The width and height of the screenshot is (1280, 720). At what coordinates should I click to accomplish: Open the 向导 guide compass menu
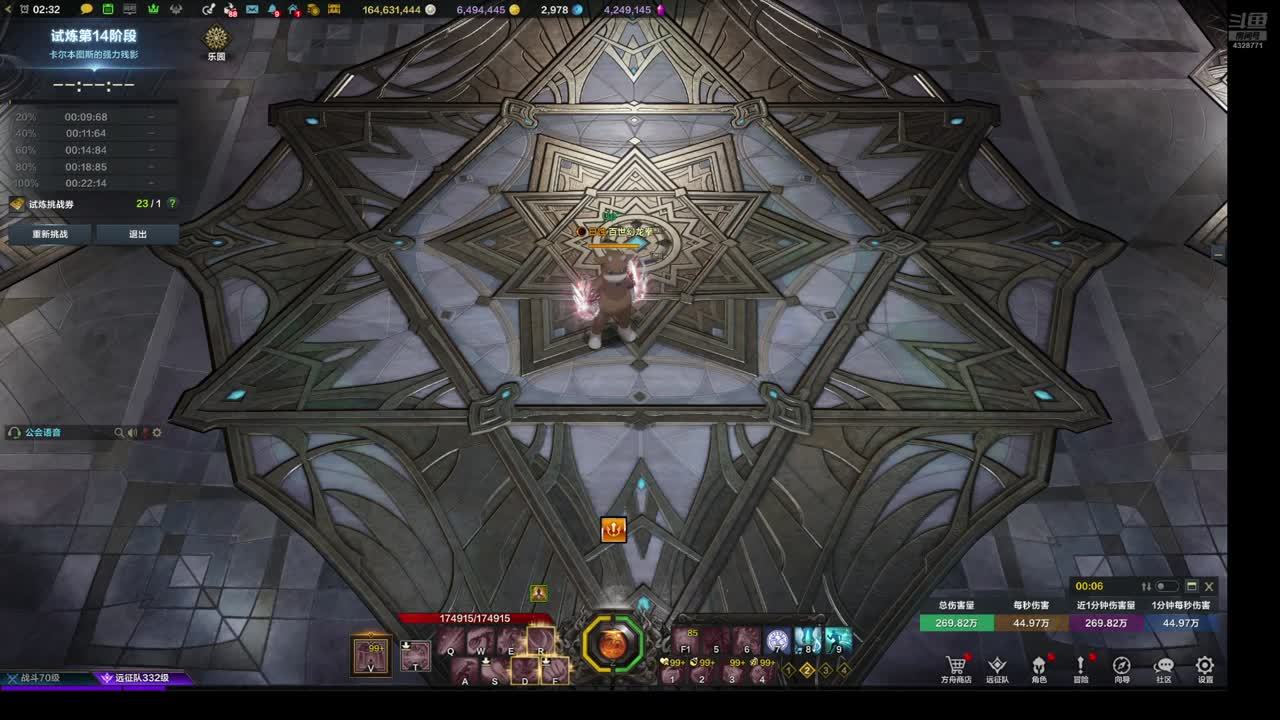(x=1122, y=667)
